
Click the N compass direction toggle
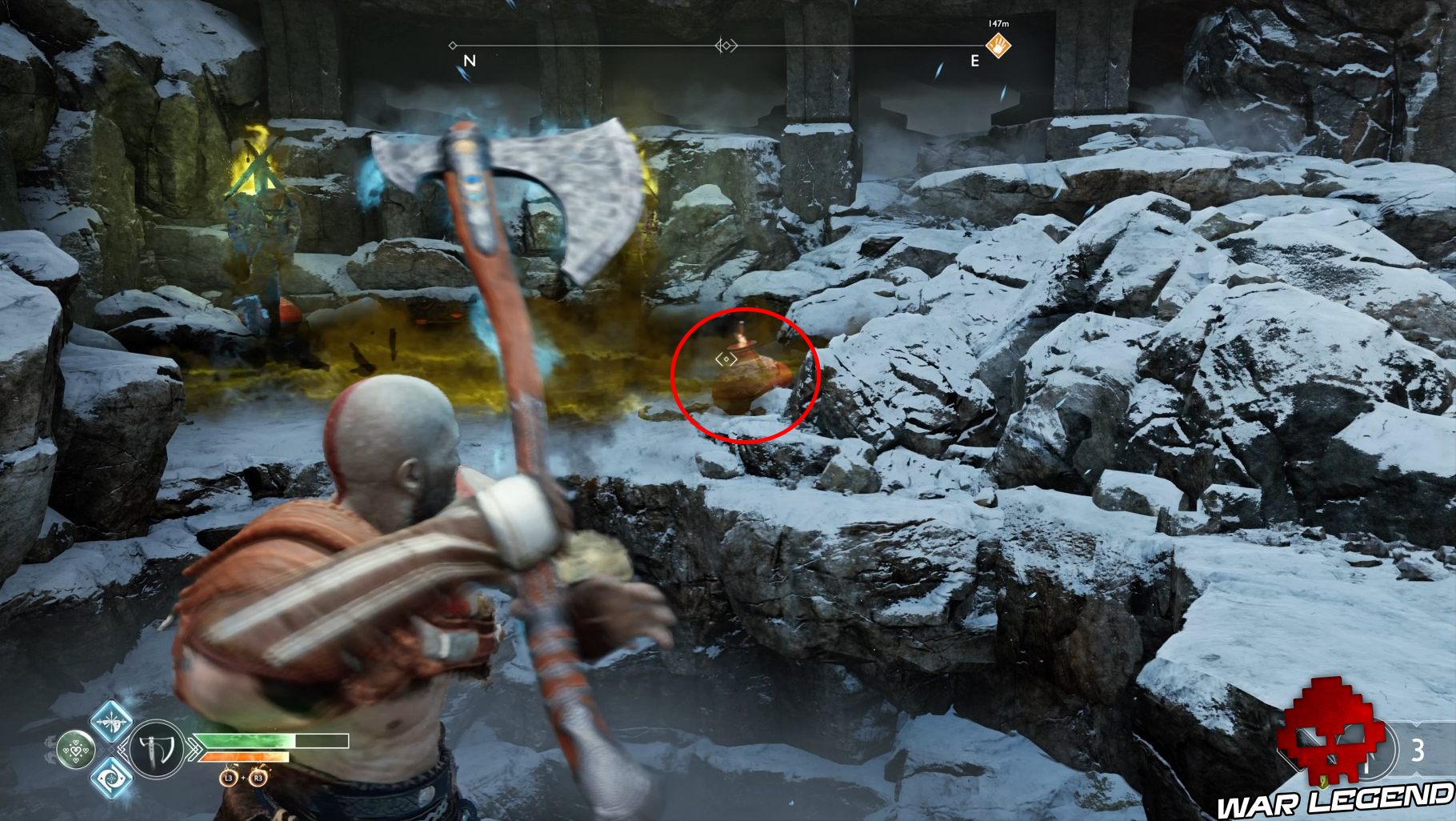[x=469, y=59]
